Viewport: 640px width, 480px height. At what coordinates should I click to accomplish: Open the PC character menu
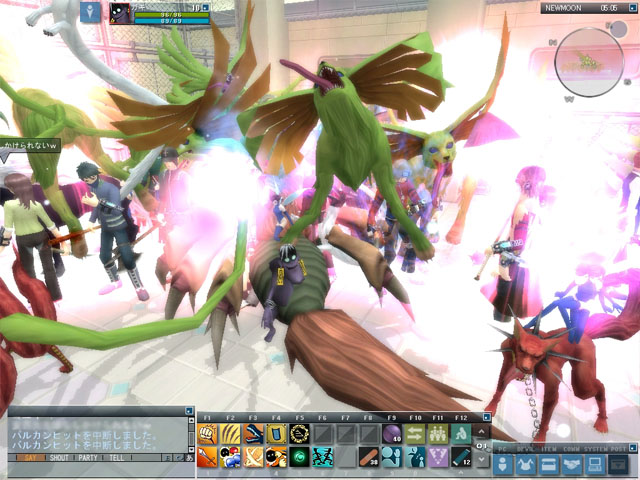pos(503,464)
